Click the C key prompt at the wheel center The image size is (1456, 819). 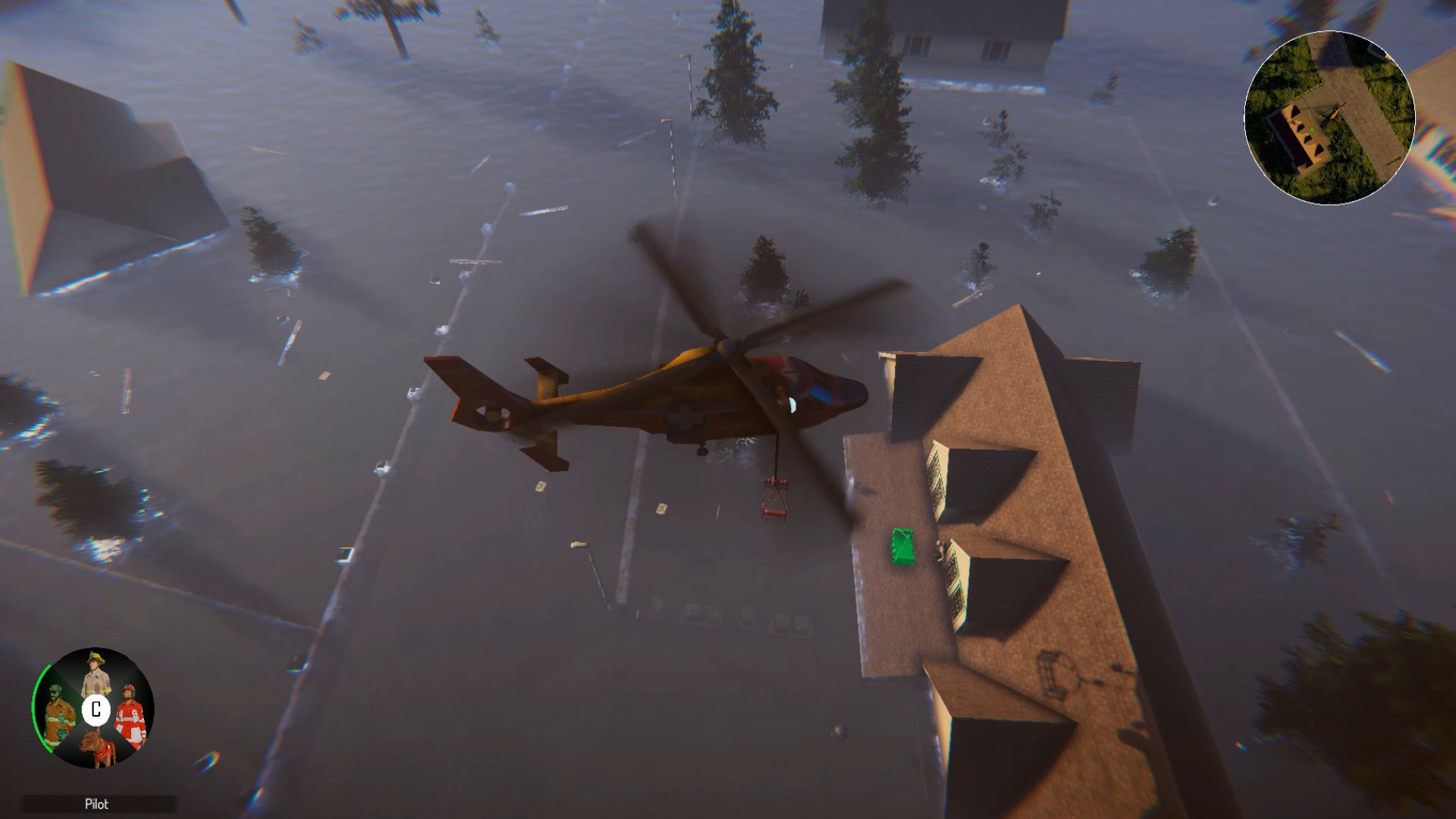96,709
